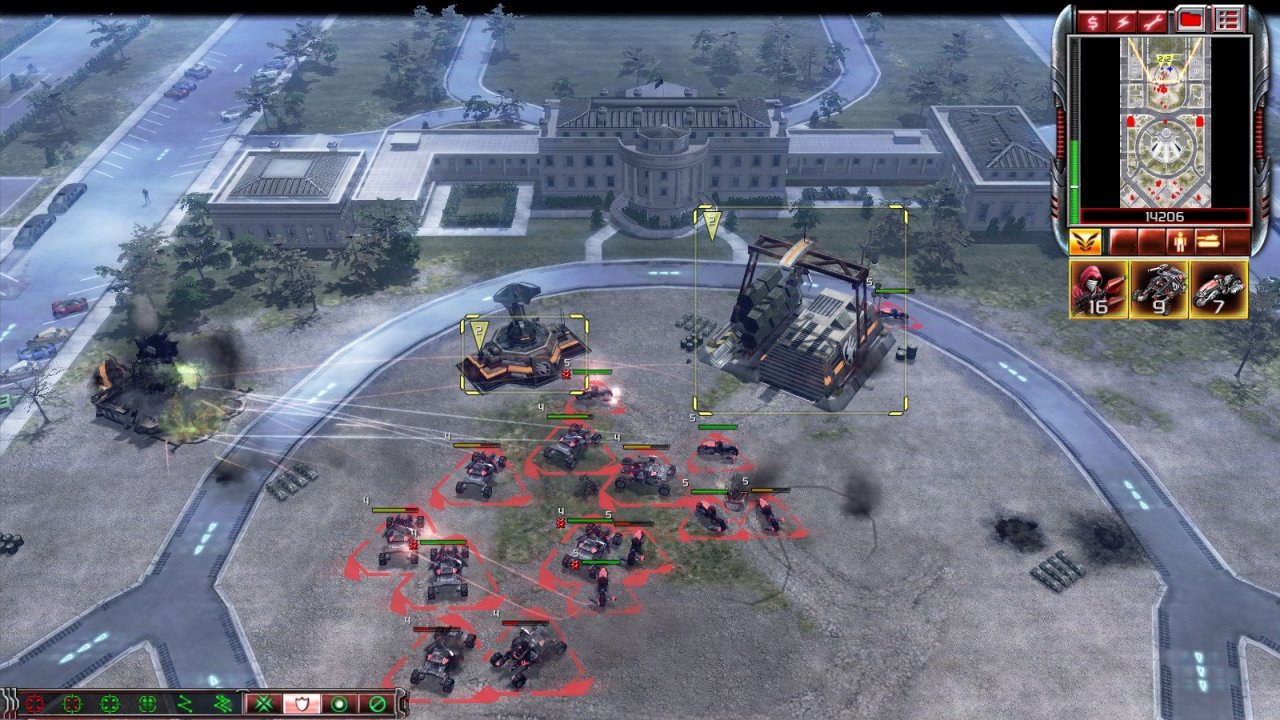Open the red folder tab

tap(1190, 19)
